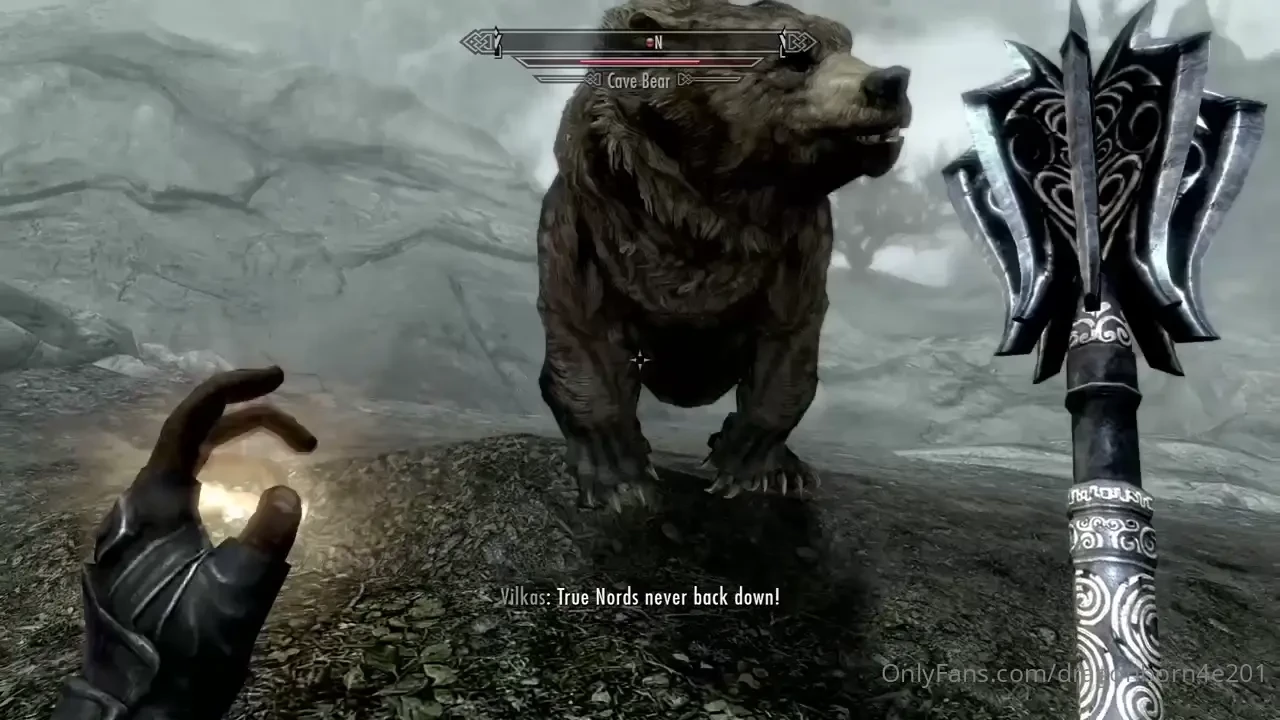1280x720 pixels.
Task: Click the Vilkas speaker name in the subtitle
Action: pos(522,596)
